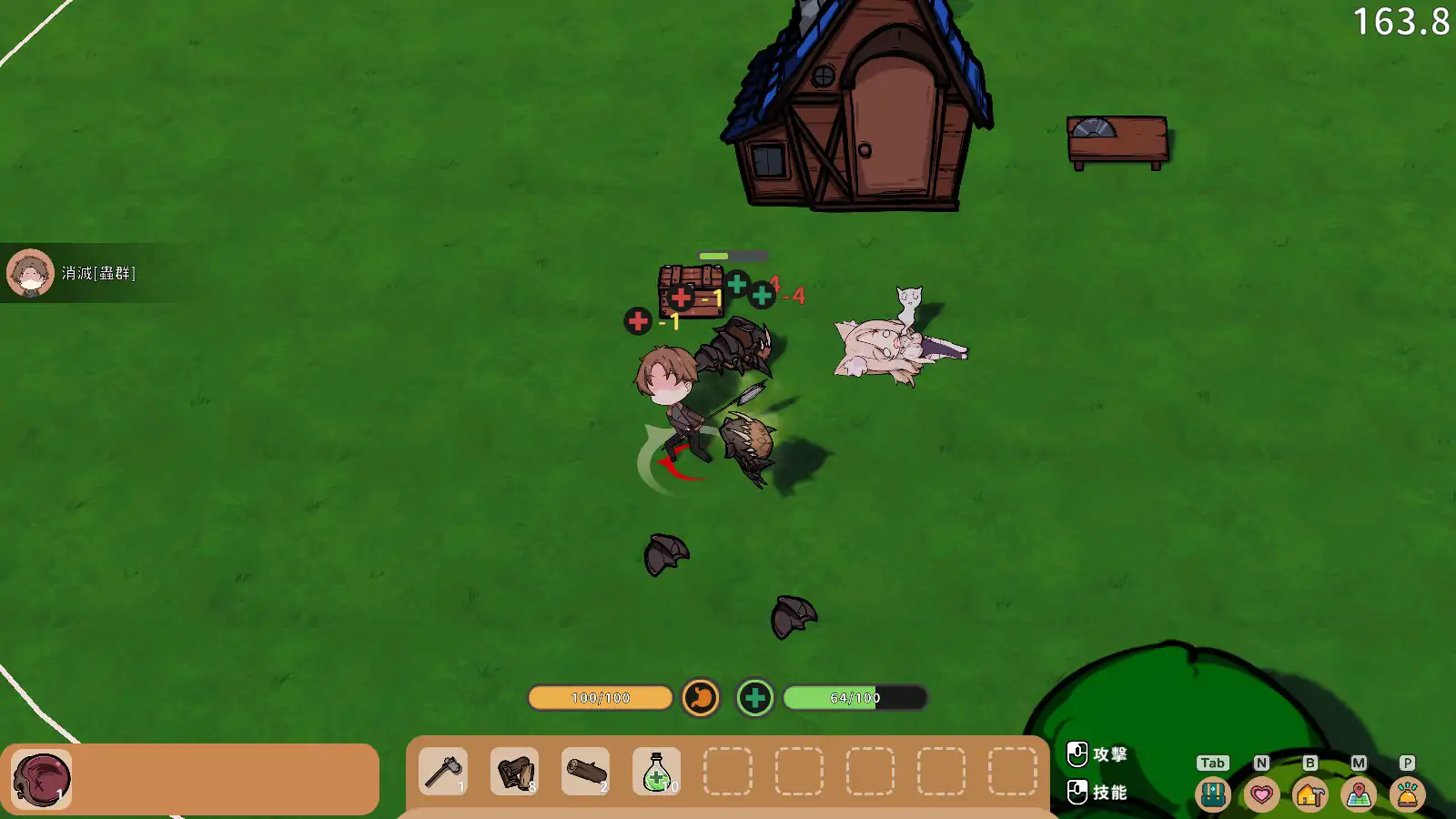This screenshot has width=1456, height=819.
Task: Open the pink heart menu icon
Action: pyautogui.click(x=1261, y=794)
